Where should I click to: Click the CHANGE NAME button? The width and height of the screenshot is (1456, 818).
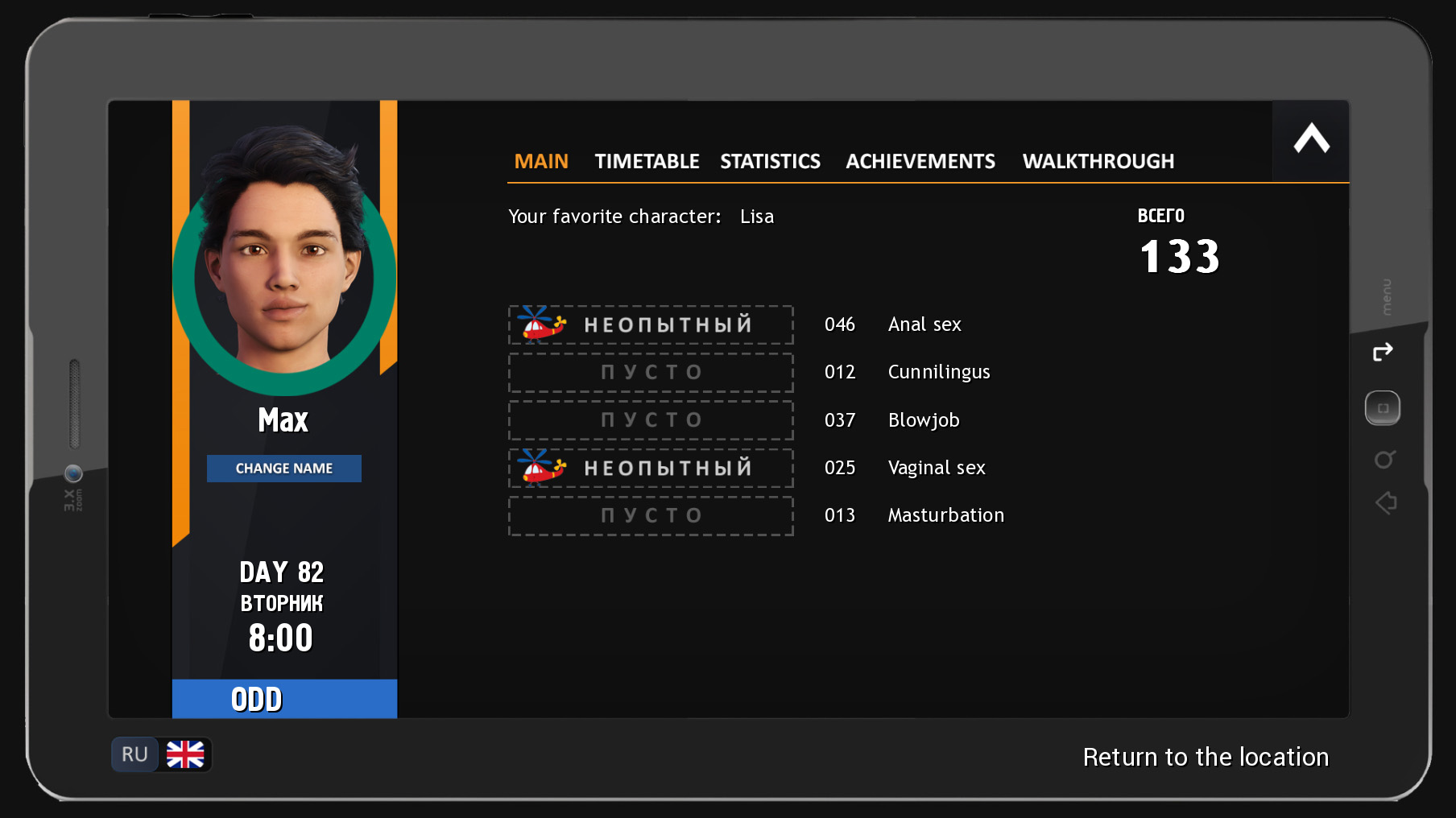tap(283, 469)
